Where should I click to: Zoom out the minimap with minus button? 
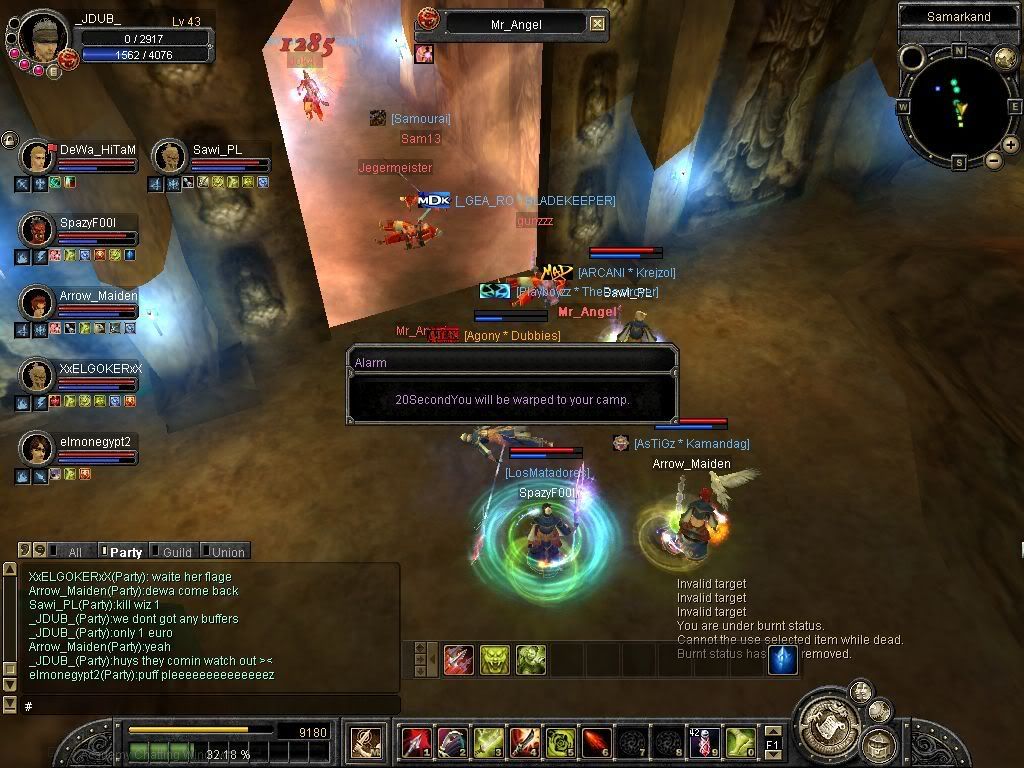click(x=993, y=160)
